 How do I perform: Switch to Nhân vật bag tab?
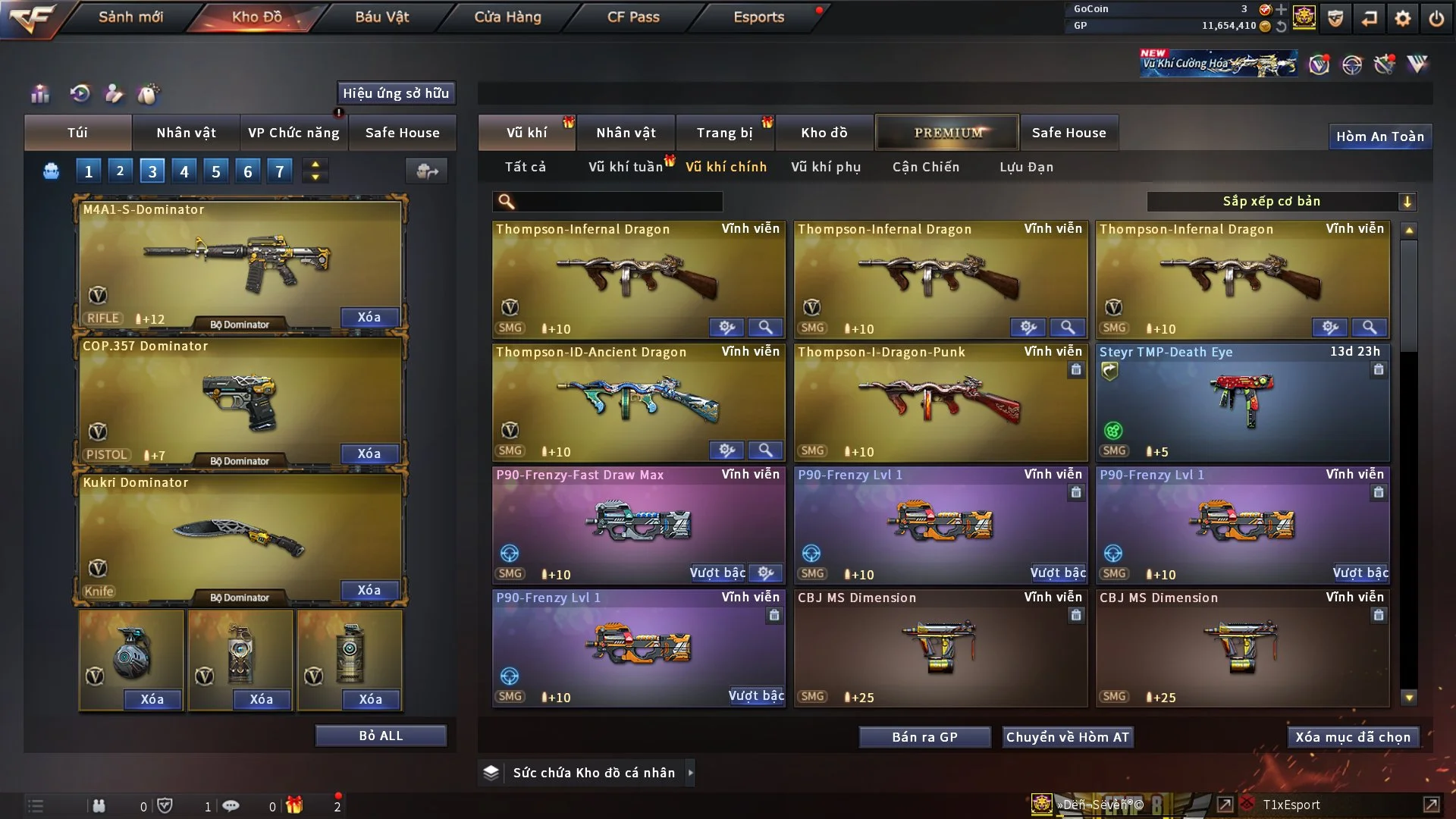coord(186,133)
